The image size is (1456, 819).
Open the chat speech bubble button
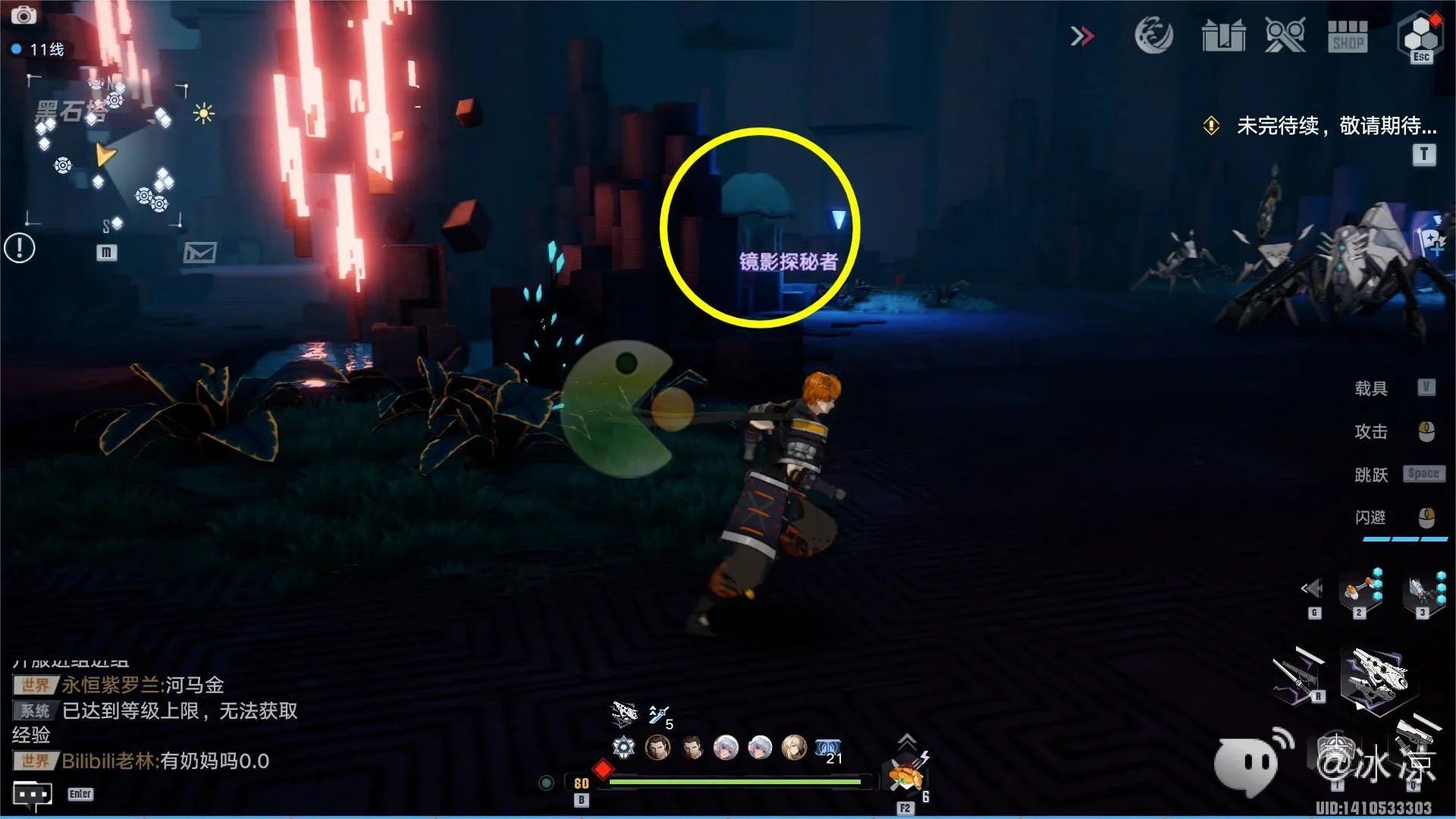coord(33,795)
